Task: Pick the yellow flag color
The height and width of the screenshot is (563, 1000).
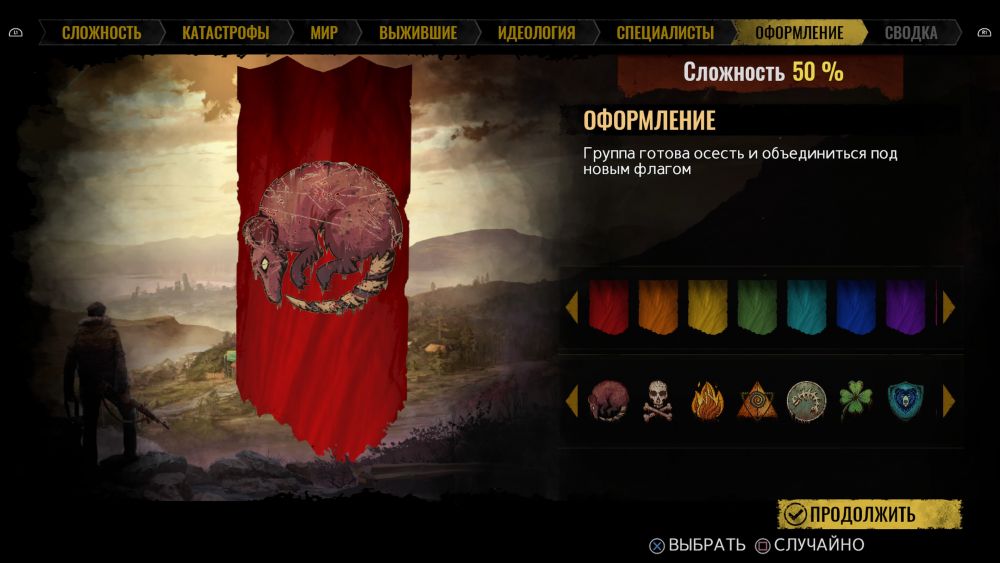Action: 707,306
